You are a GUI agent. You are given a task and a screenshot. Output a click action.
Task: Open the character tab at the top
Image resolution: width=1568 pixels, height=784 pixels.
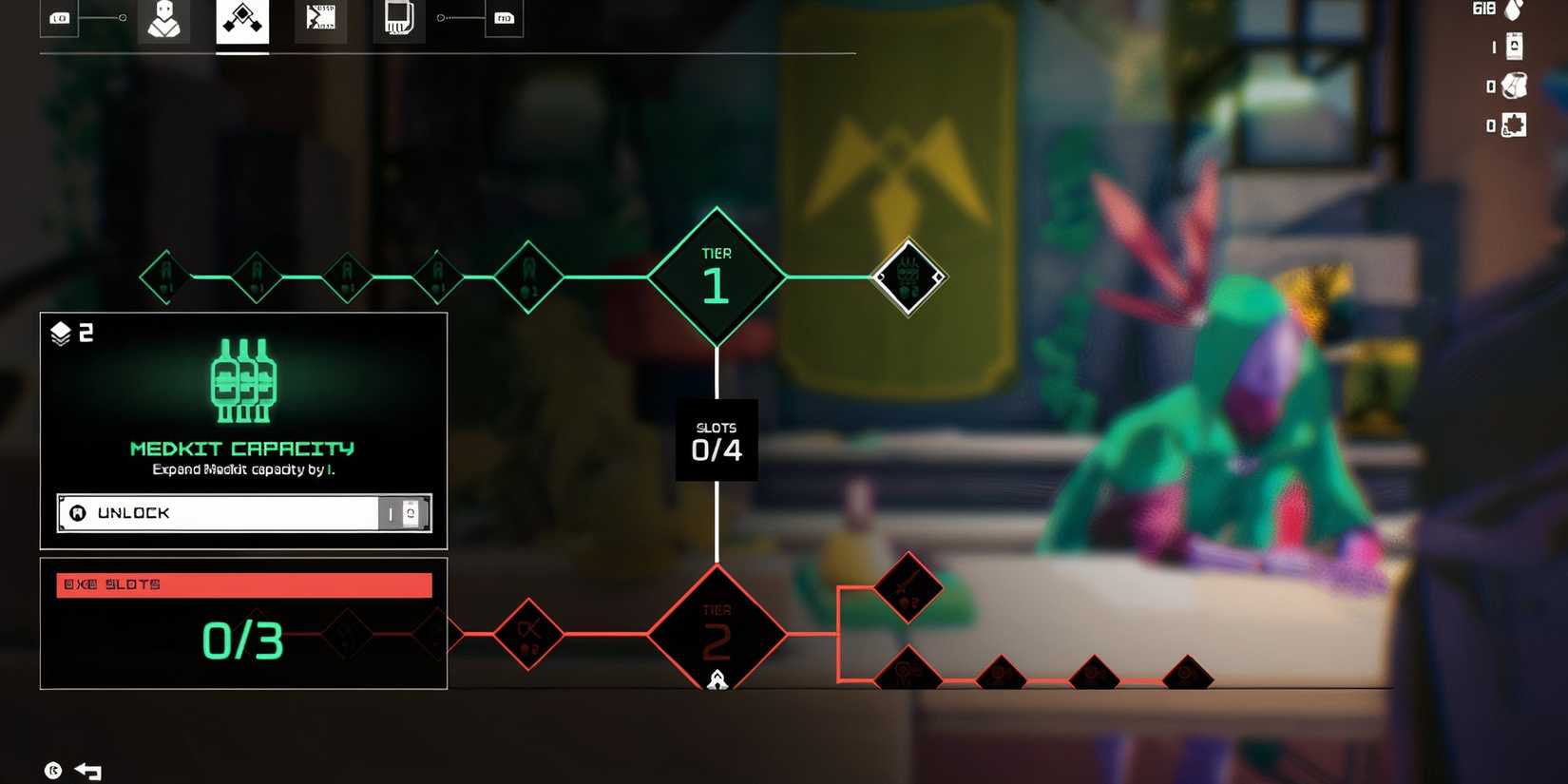163,19
